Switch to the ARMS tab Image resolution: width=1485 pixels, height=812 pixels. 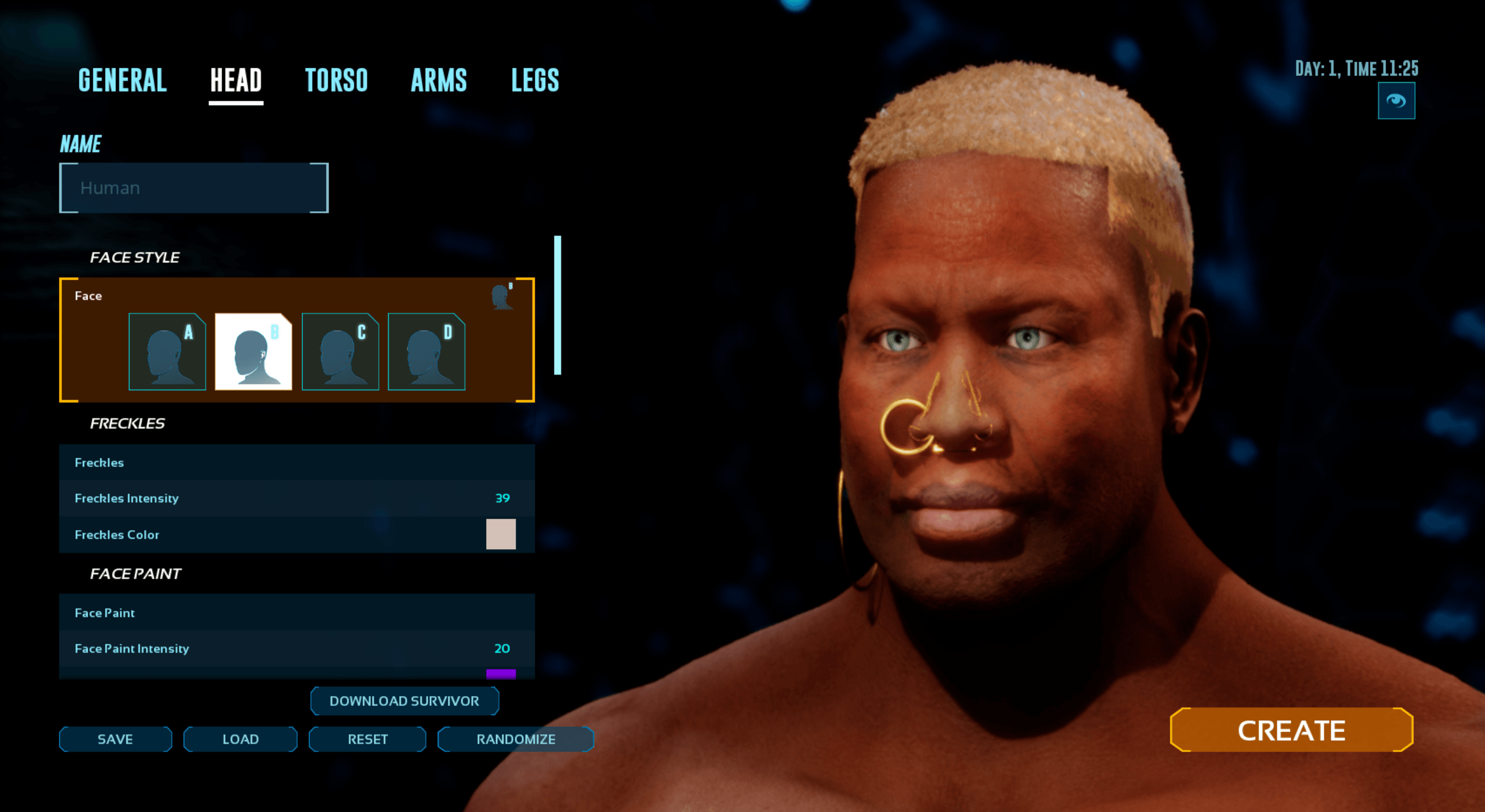click(x=440, y=80)
